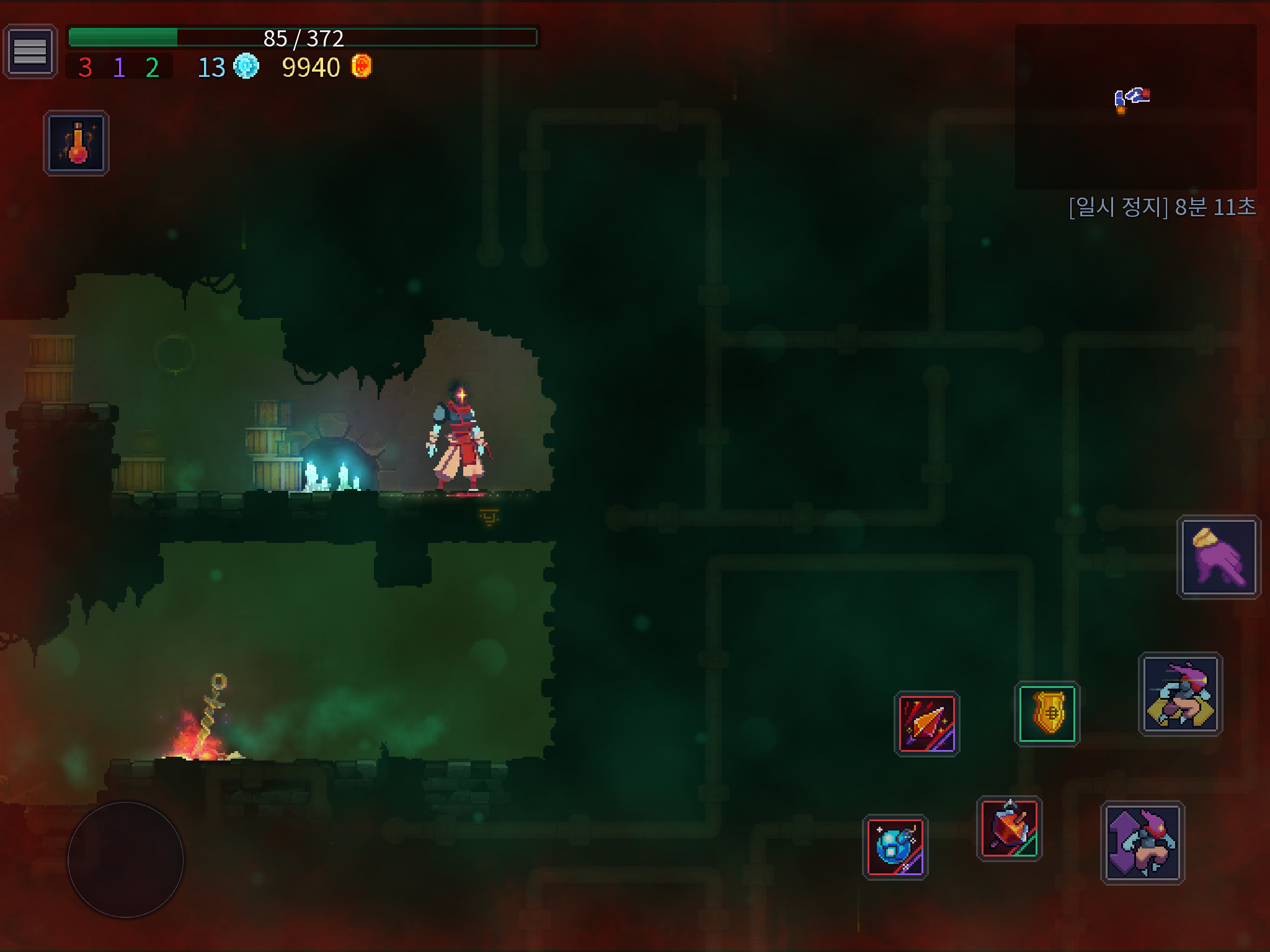This screenshot has height=952, width=1270.
Task: Drink the health flask potion
Action: [x=76, y=143]
